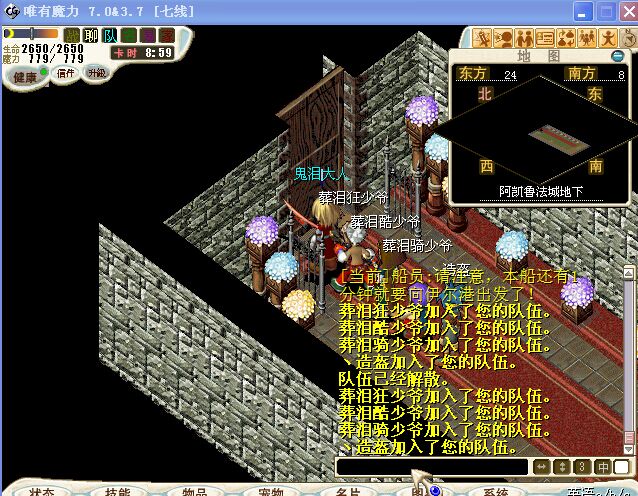The height and width of the screenshot is (496, 638).
Task: Click the chat line count button showing 3
Action: pos(582,467)
